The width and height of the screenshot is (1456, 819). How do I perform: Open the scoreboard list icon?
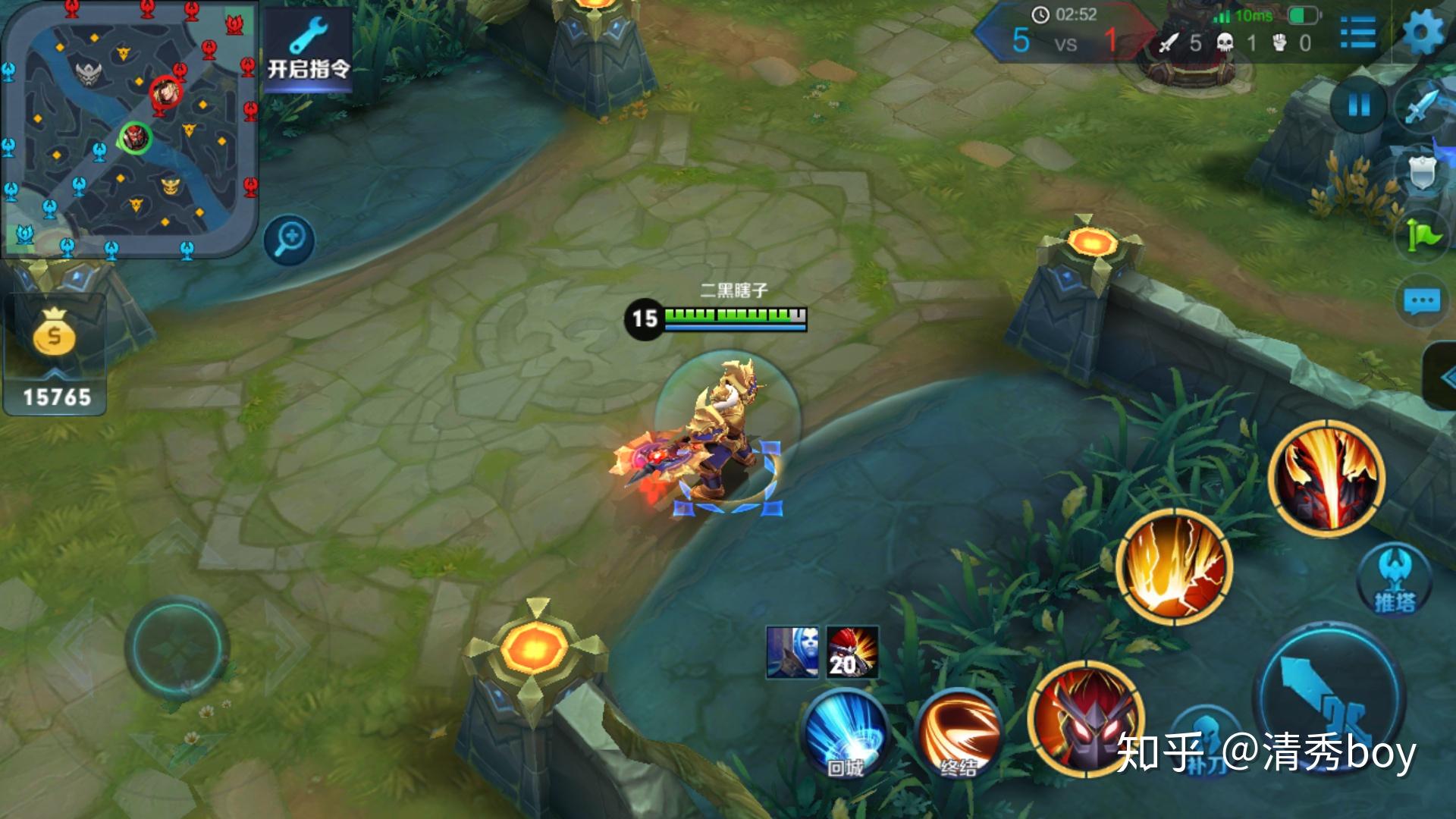pos(1357,33)
